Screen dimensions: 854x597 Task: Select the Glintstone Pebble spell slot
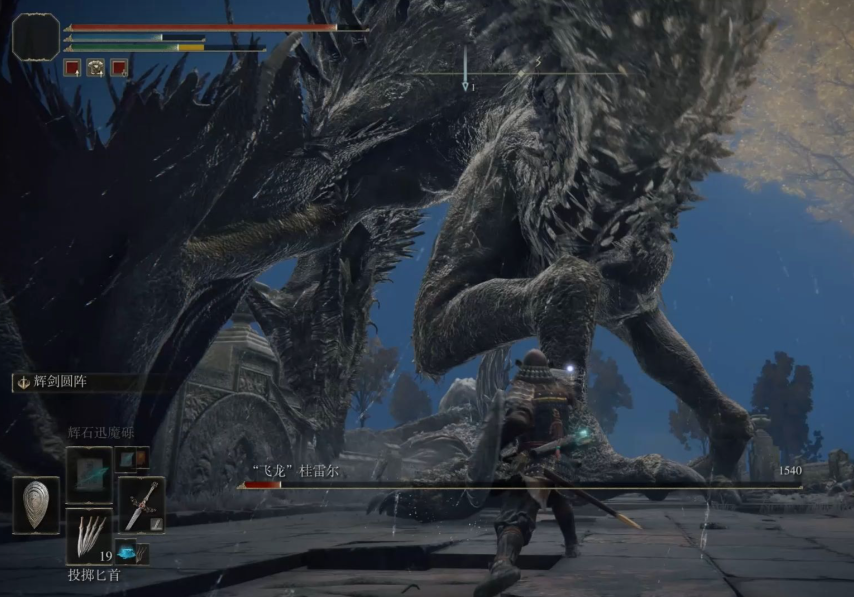click(88, 475)
